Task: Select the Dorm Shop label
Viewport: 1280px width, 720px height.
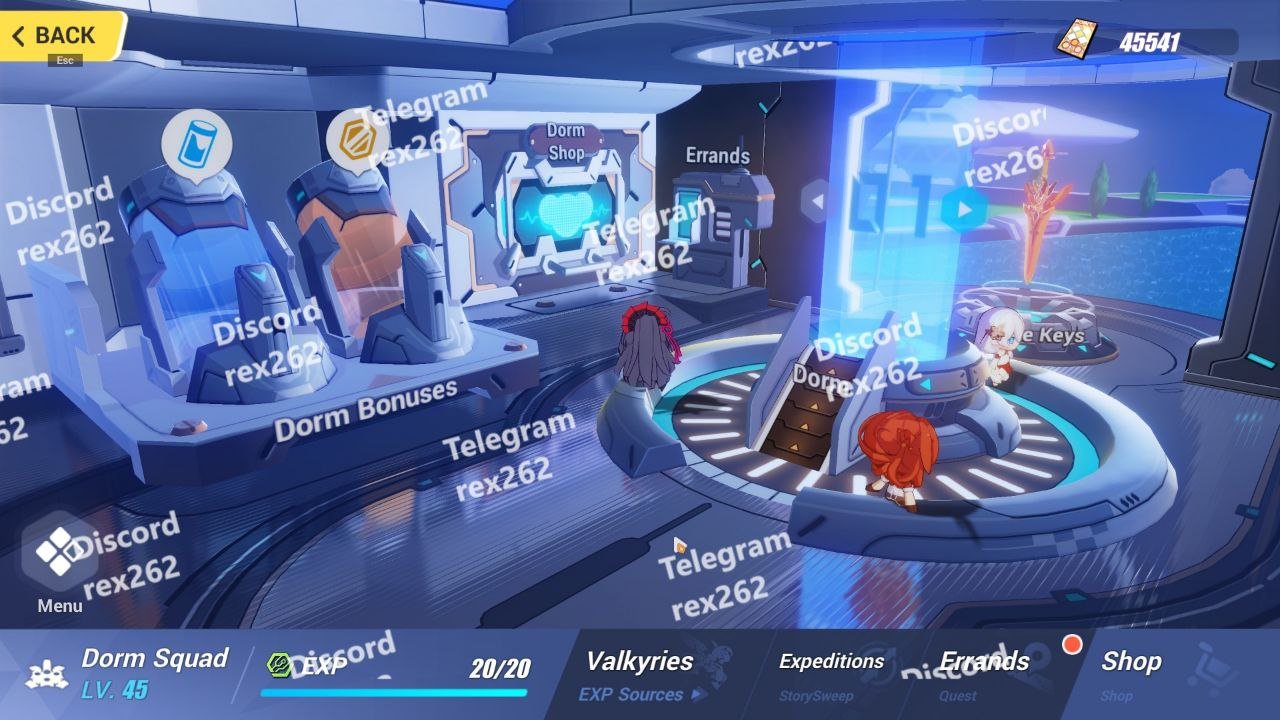Action: 566,142
